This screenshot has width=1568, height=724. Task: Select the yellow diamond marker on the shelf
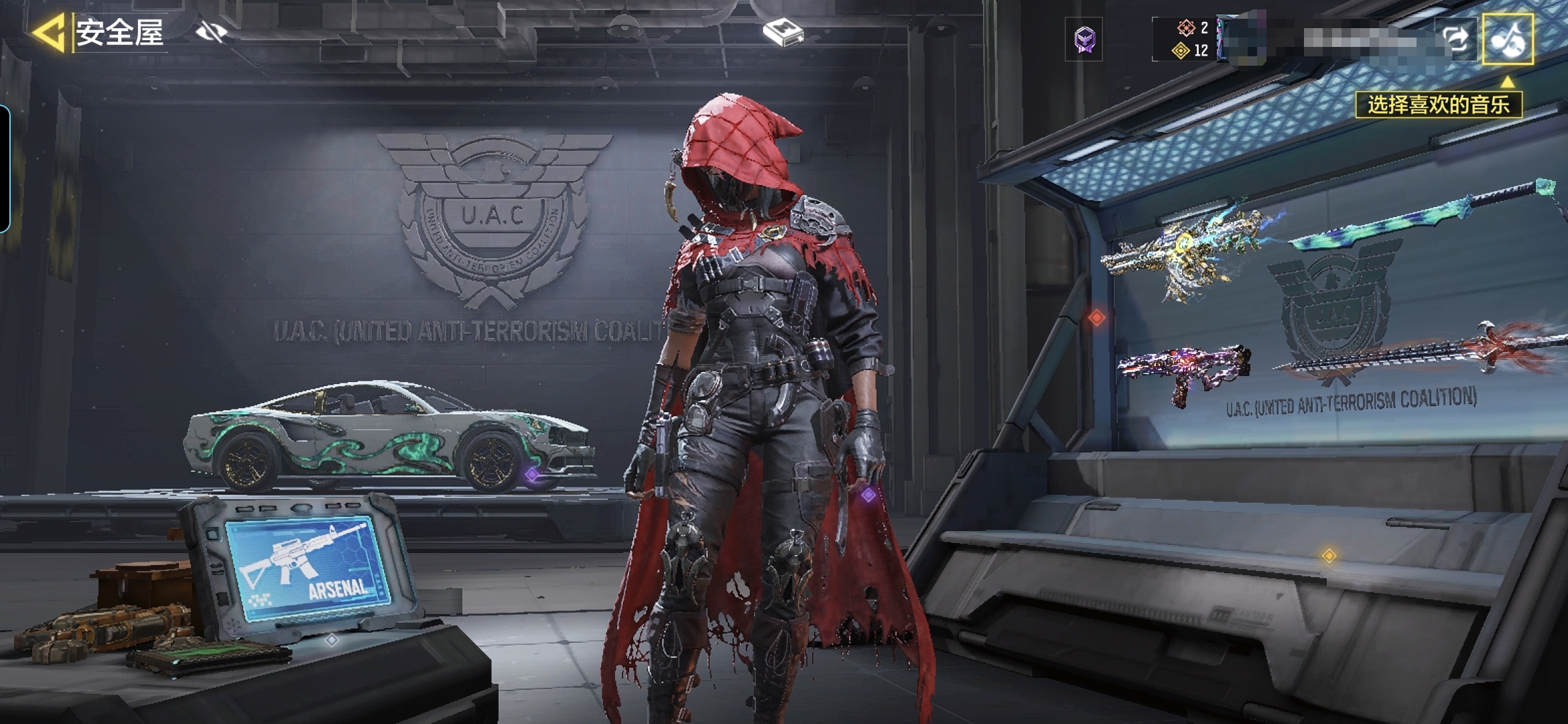pyautogui.click(x=1329, y=555)
